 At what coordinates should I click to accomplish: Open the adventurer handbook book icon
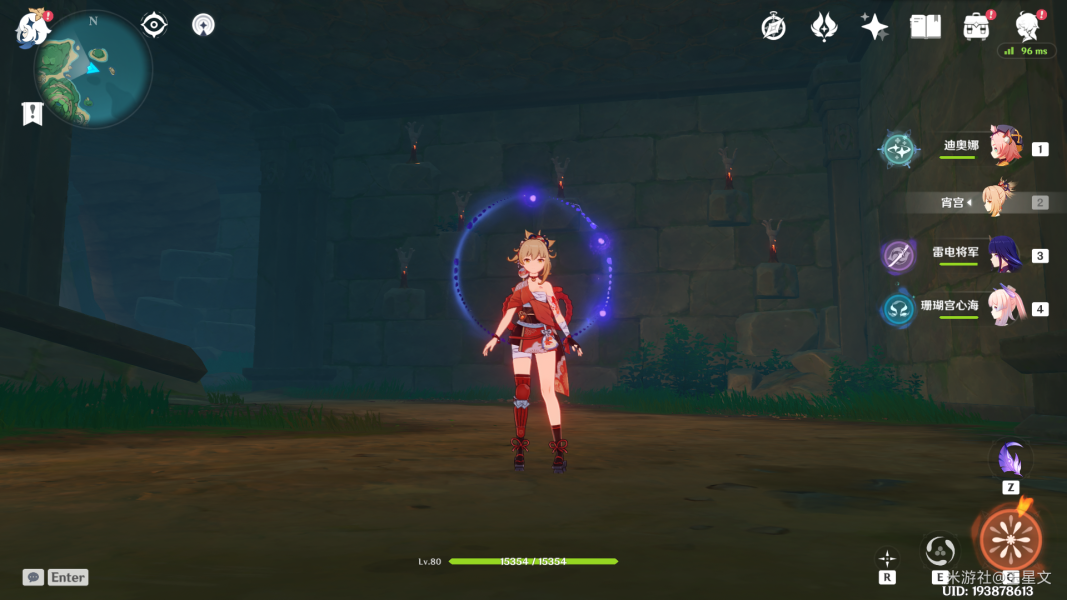(925, 27)
